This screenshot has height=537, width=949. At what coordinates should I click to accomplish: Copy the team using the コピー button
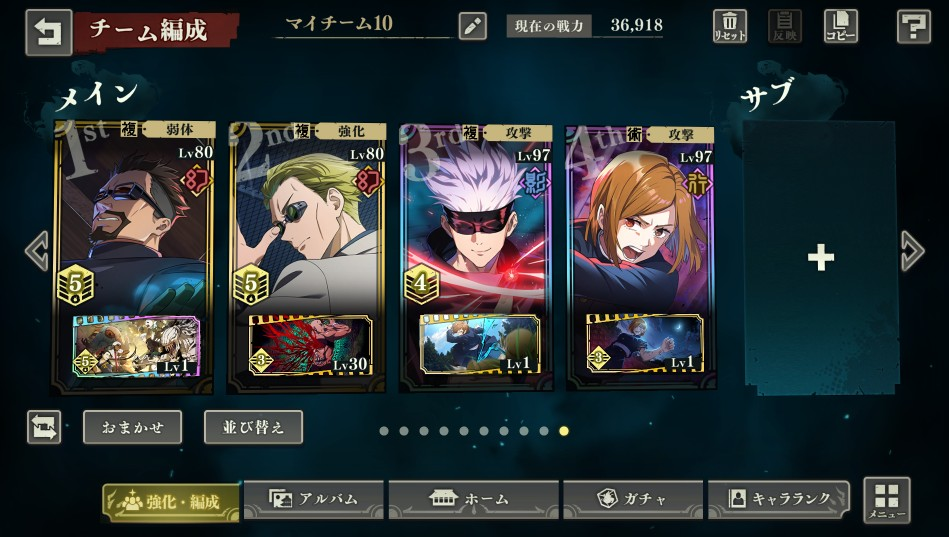(840, 26)
